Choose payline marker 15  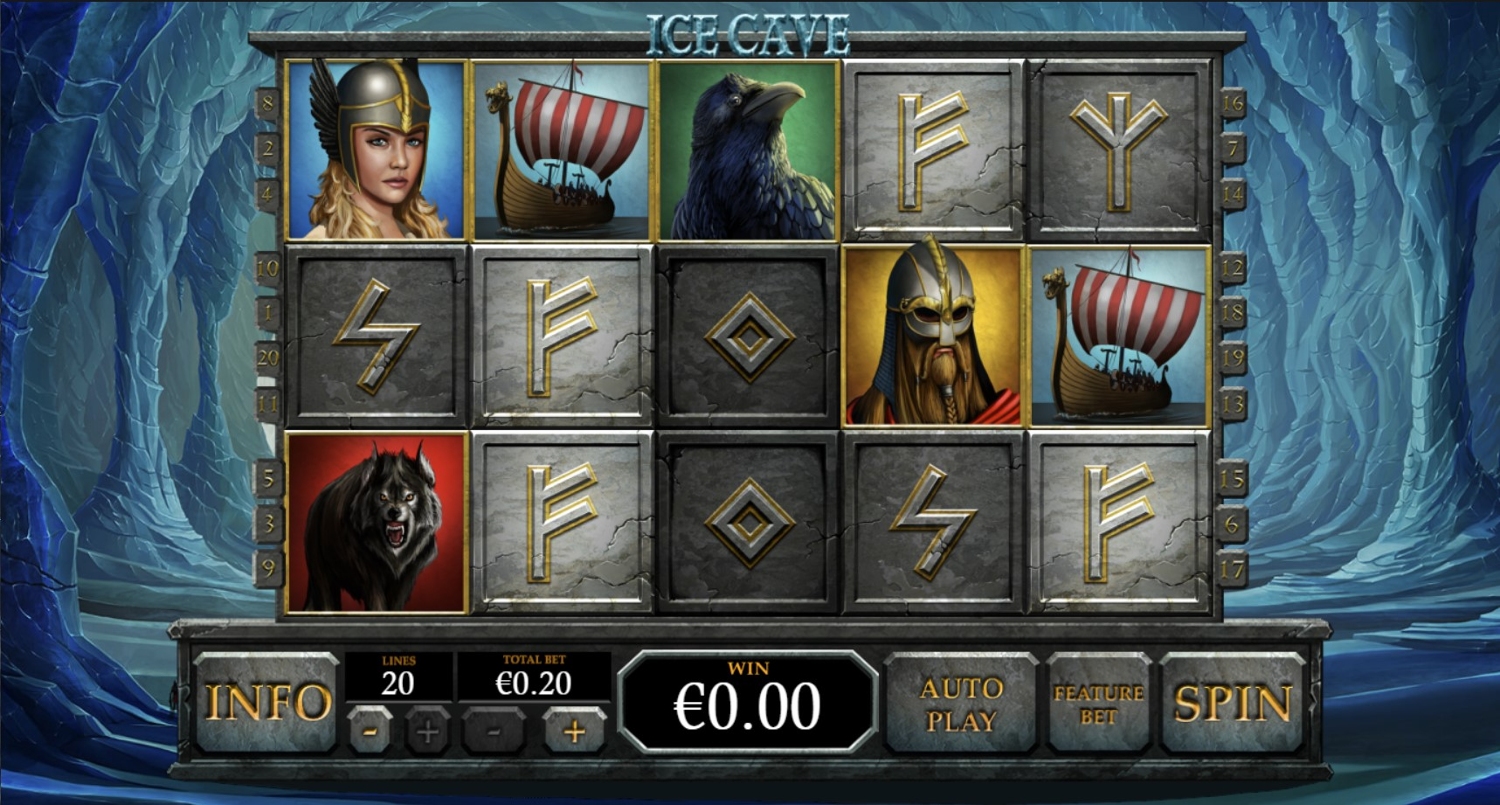[1233, 478]
